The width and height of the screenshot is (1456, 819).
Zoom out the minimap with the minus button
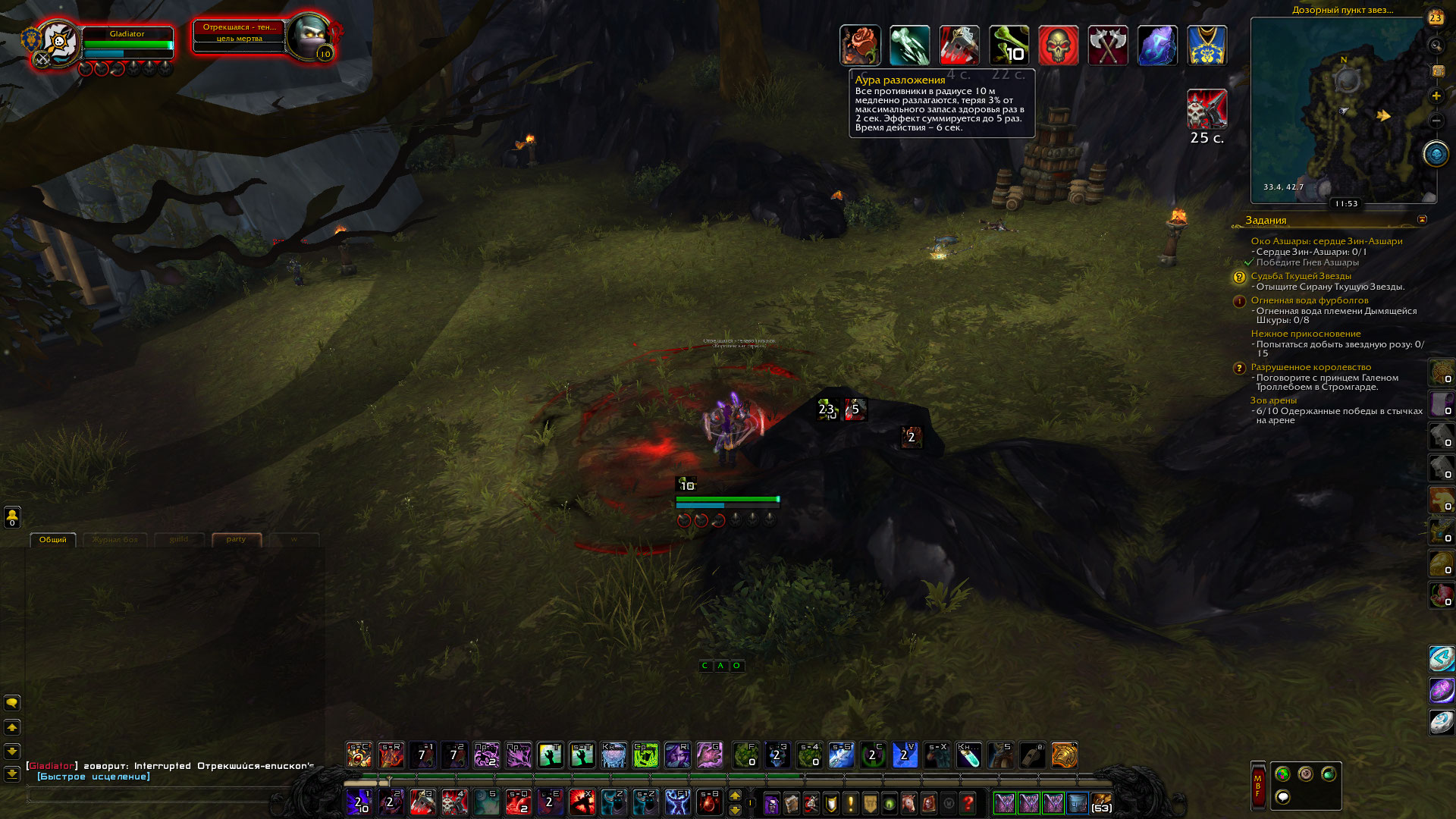pos(1436,121)
